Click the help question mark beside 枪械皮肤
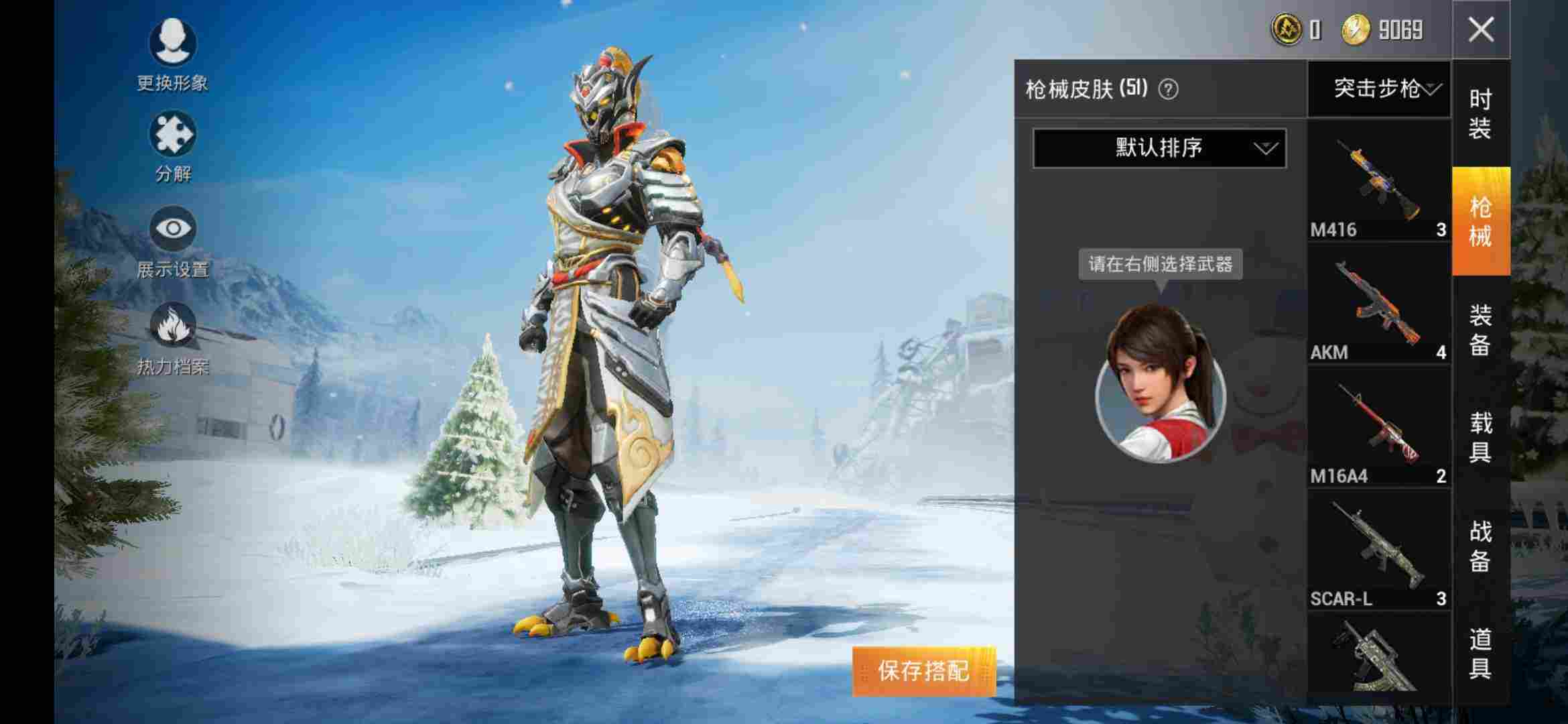1568x724 pixels. coord(1168,89)
